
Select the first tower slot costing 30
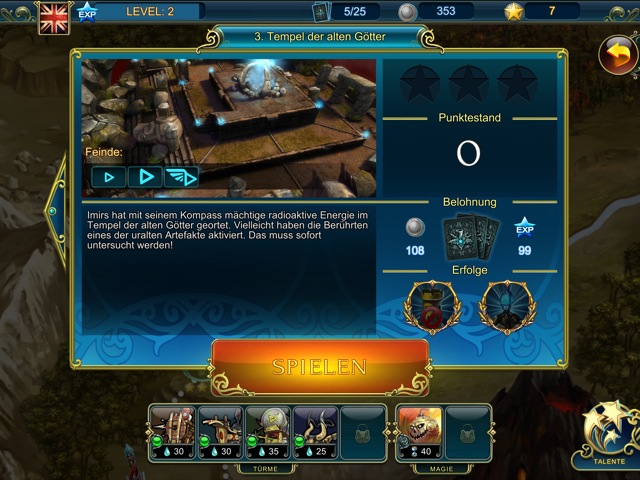coord(173,431)
